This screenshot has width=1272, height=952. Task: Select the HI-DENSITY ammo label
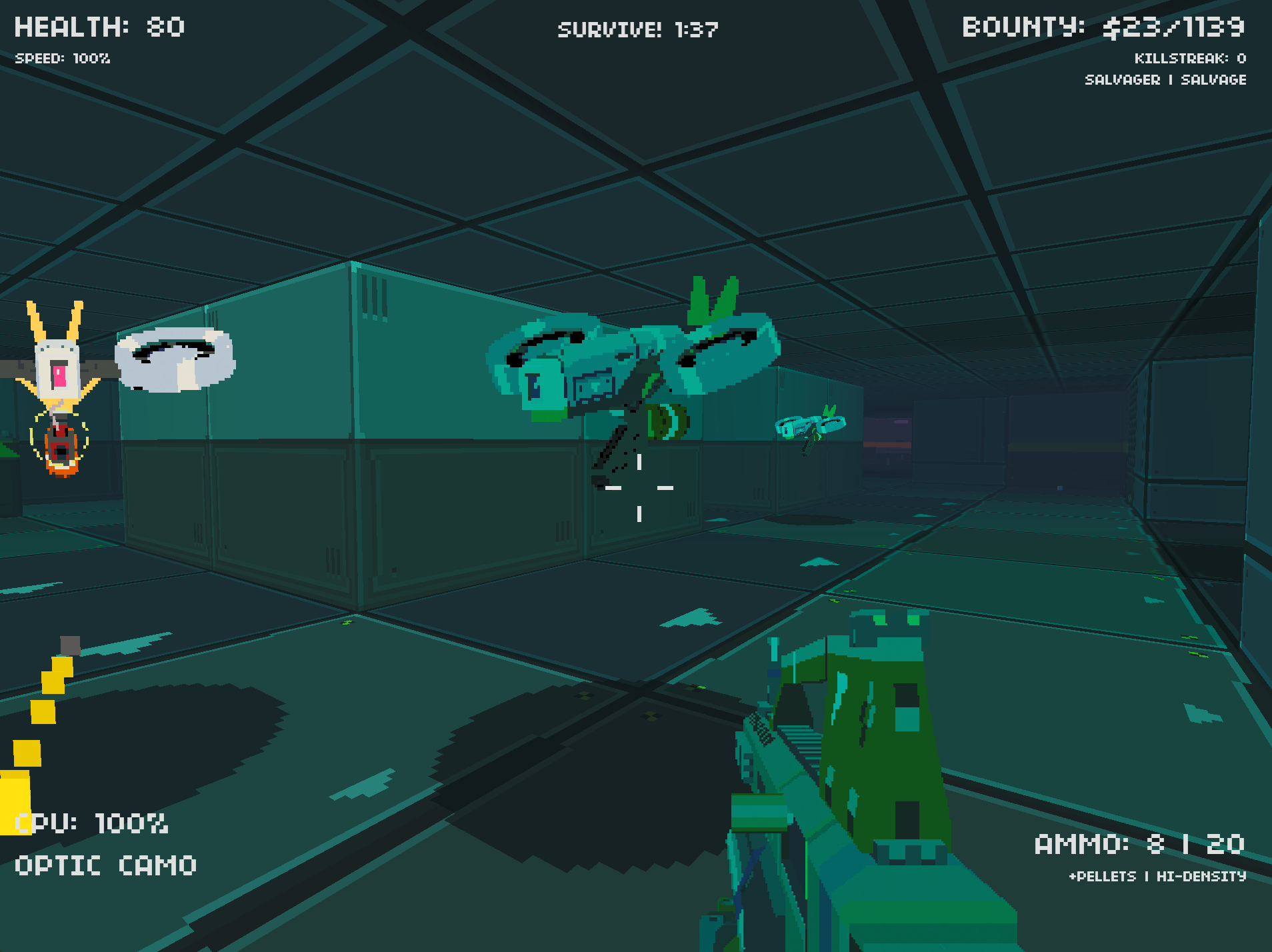1200,877
